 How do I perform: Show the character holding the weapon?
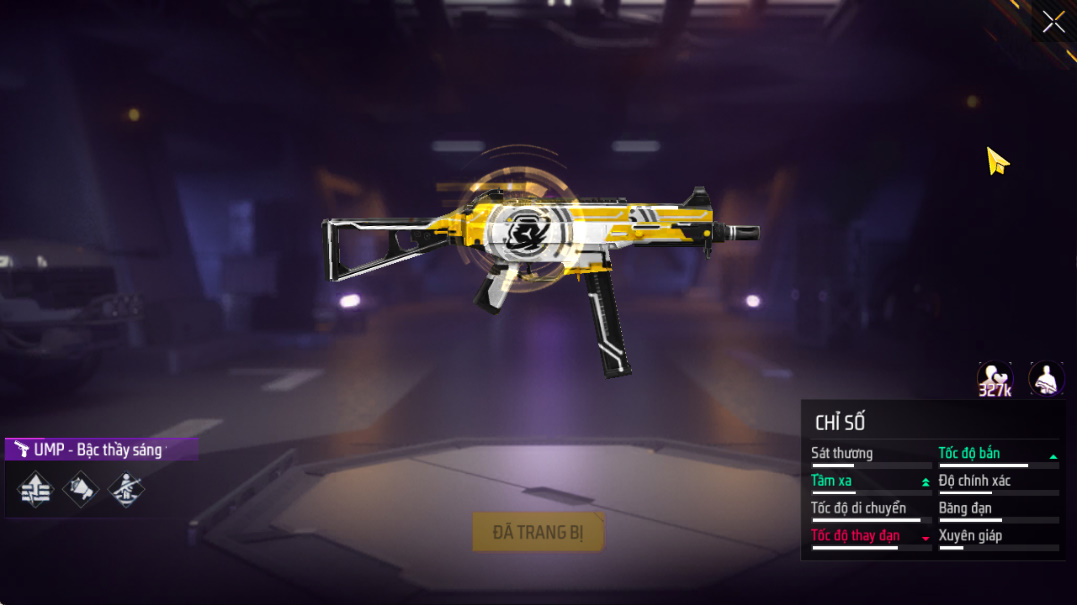pyautogui.click(x=1046, y=379)
